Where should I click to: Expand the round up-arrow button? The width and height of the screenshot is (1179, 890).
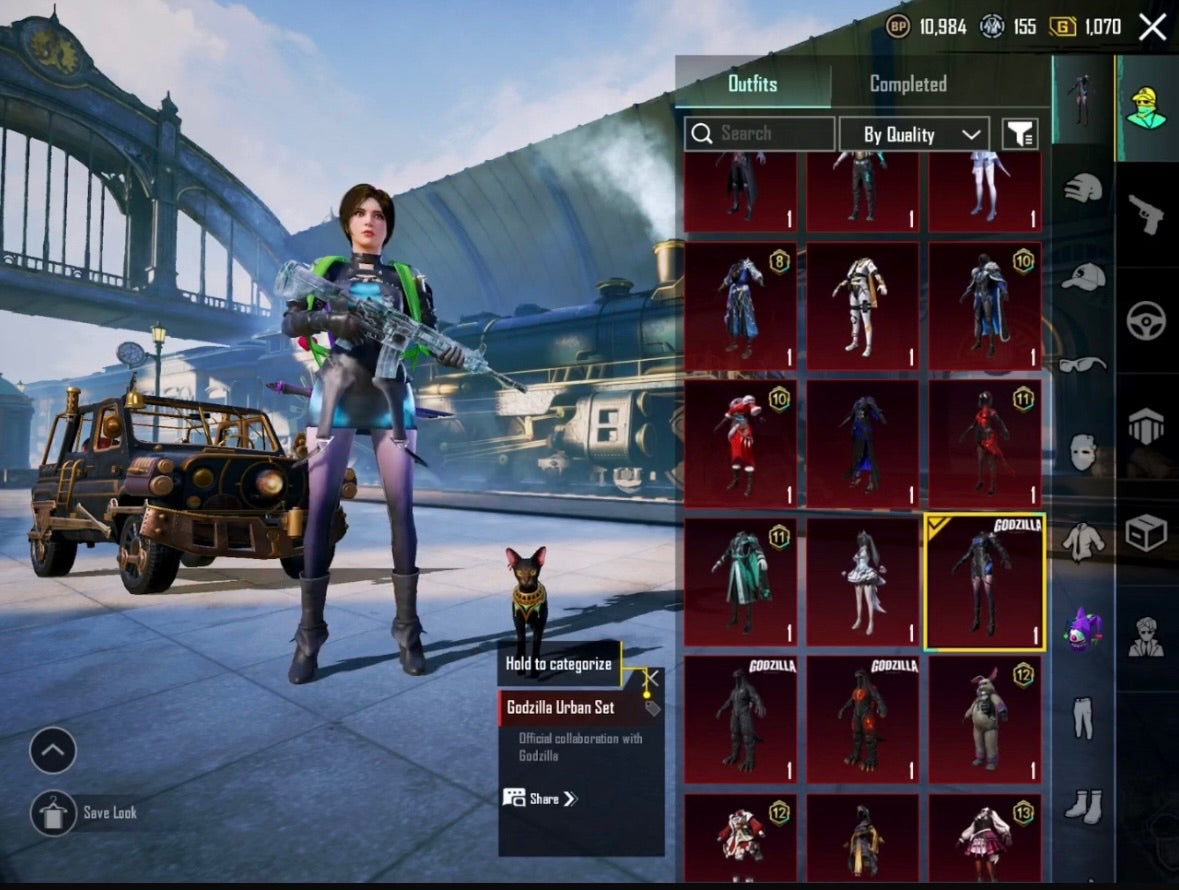pyautogui.click(x=53, y=750)
